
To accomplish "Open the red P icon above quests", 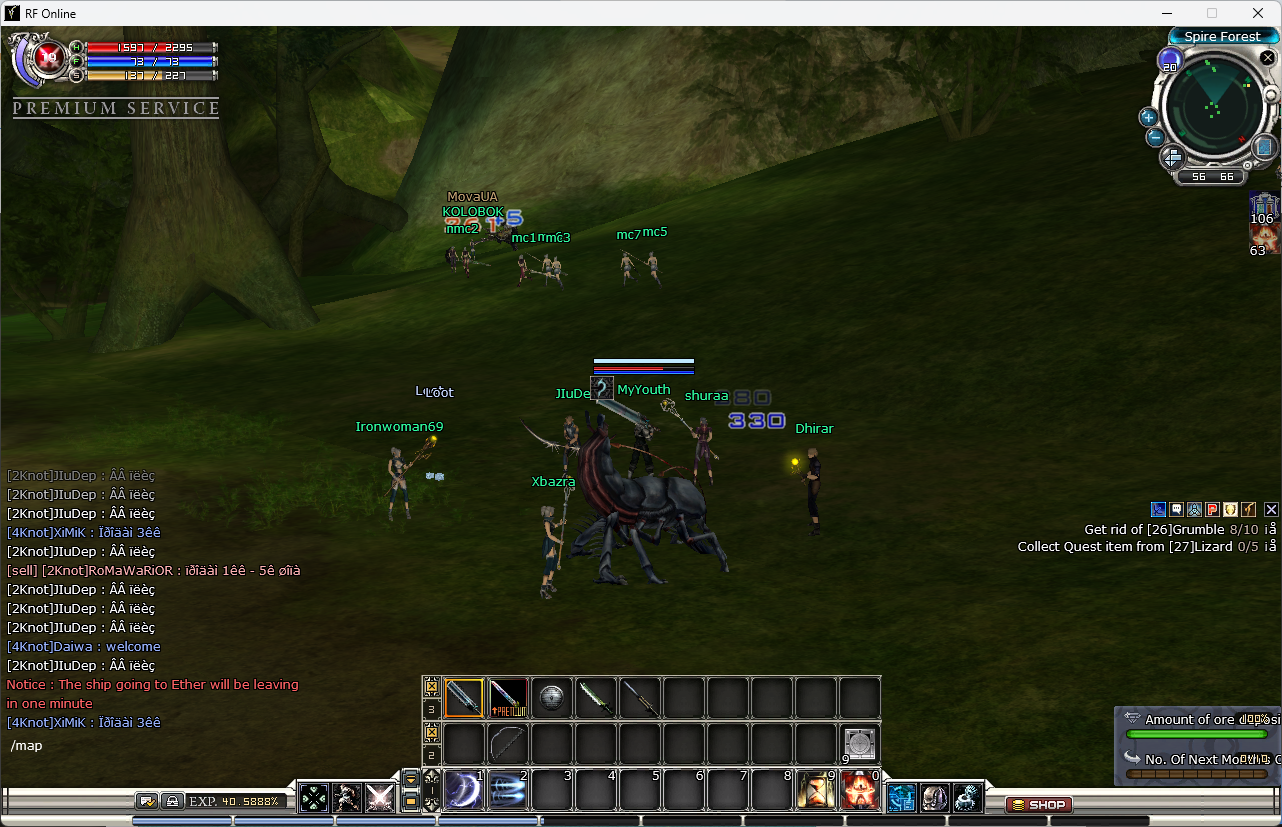I will point(1212,509).
